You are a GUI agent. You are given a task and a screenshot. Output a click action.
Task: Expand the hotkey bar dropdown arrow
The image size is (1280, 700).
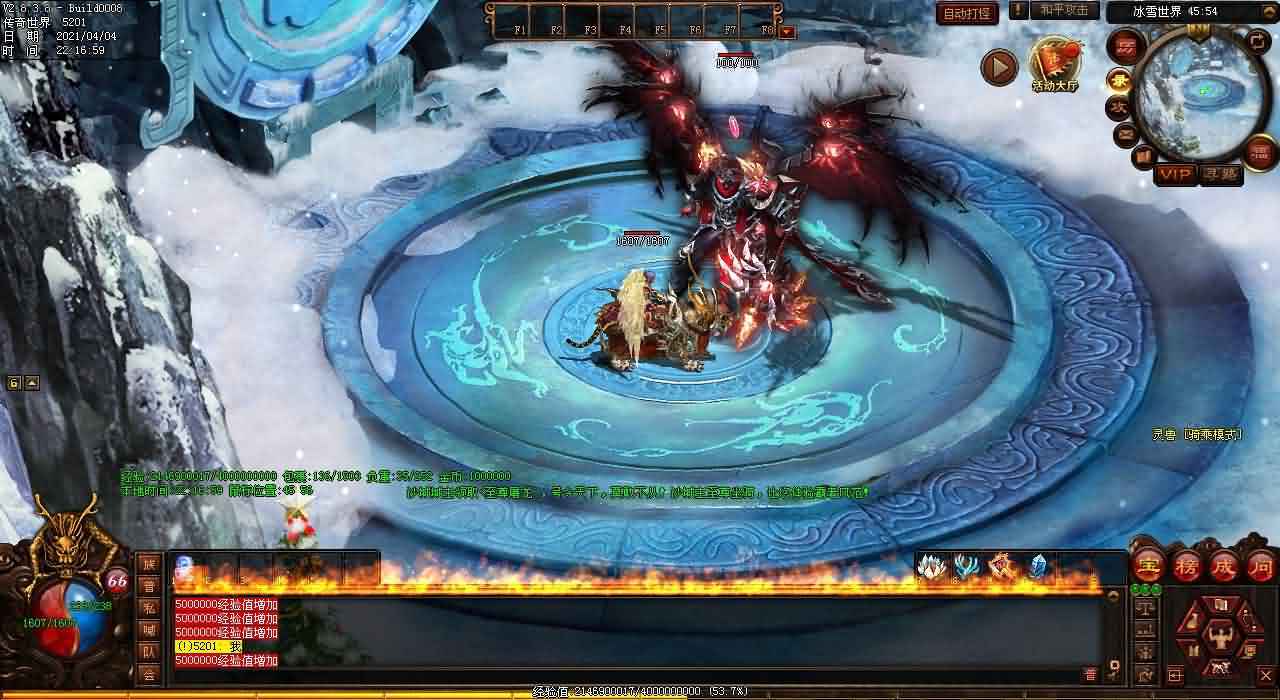pos(787,32)
